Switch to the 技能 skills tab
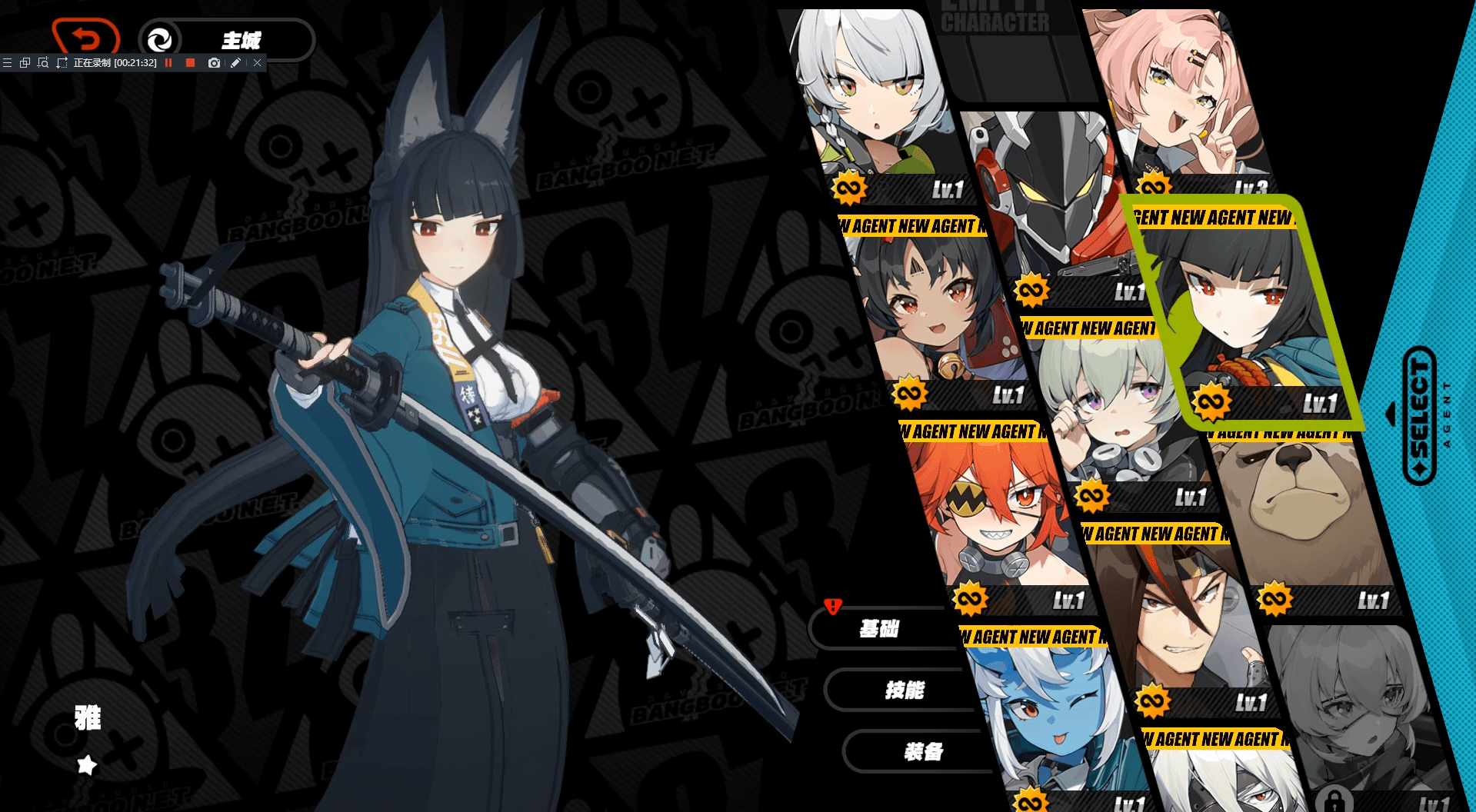1476x812 pixels. tap(903, 691)
